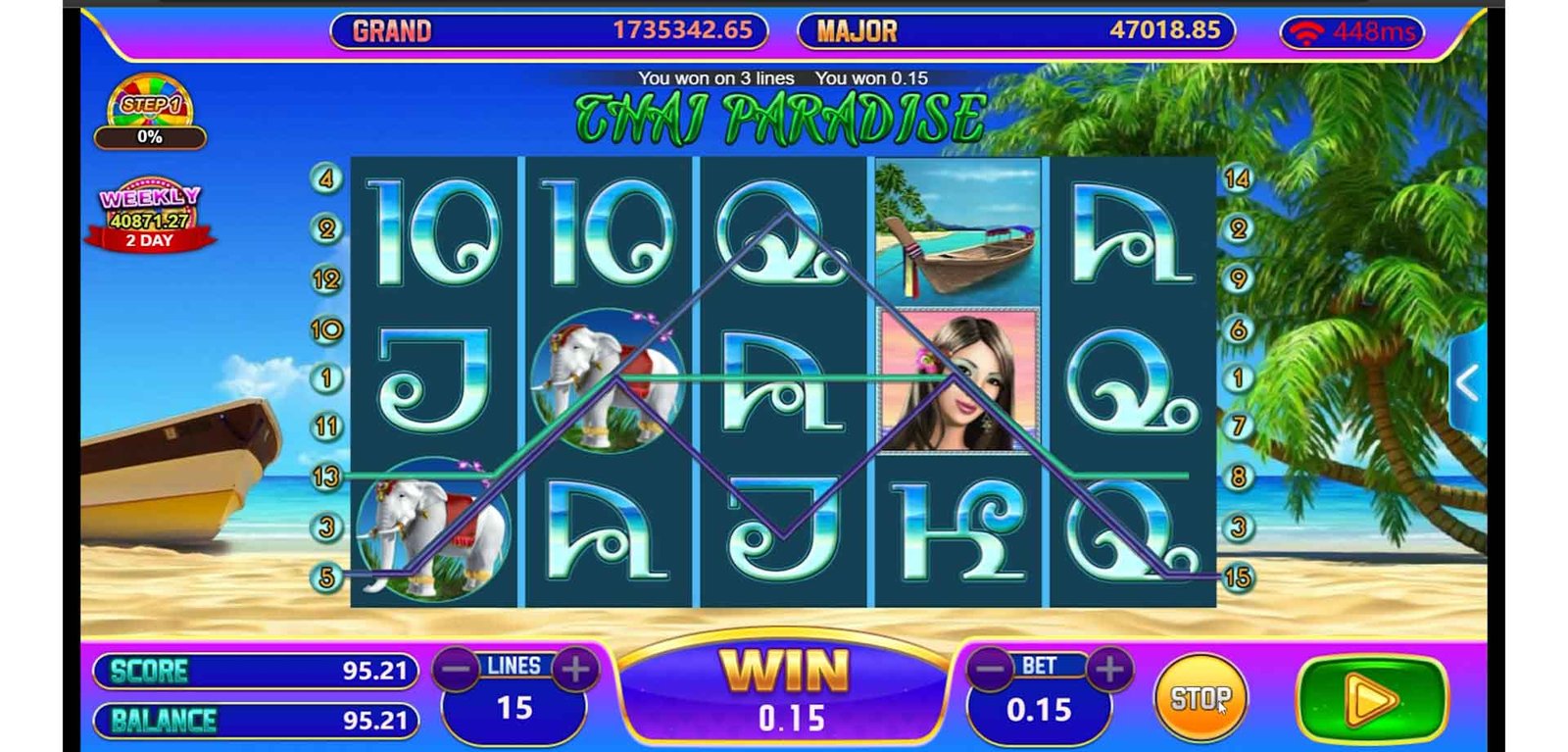Viewport: 1568px width, 752px height.
Task: Select payline marker number 14
Action: [x=1237, y=178]
